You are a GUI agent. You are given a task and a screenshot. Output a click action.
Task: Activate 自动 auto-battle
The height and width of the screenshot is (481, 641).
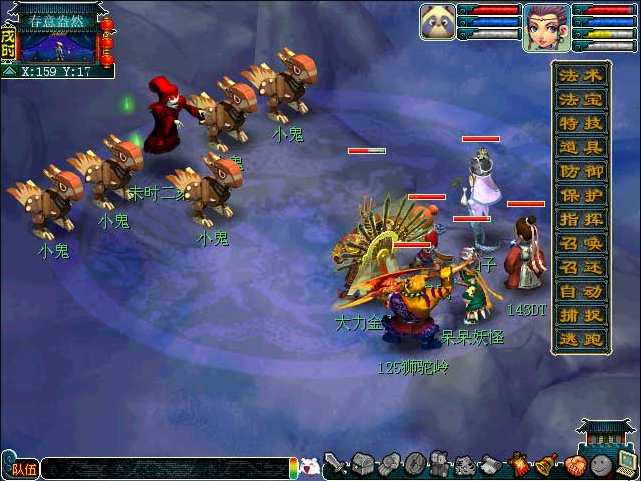click(x=581, y=292)
